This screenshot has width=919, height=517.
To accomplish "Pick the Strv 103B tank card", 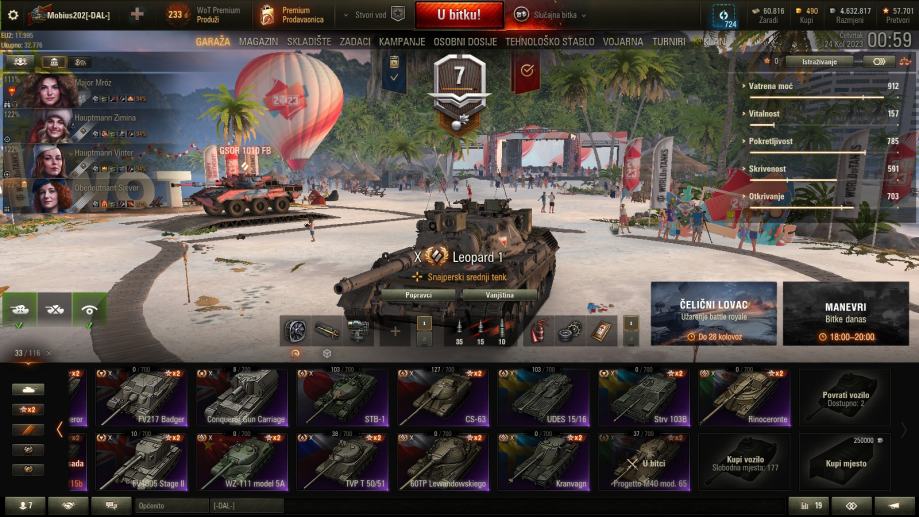I will click(644, 396).
